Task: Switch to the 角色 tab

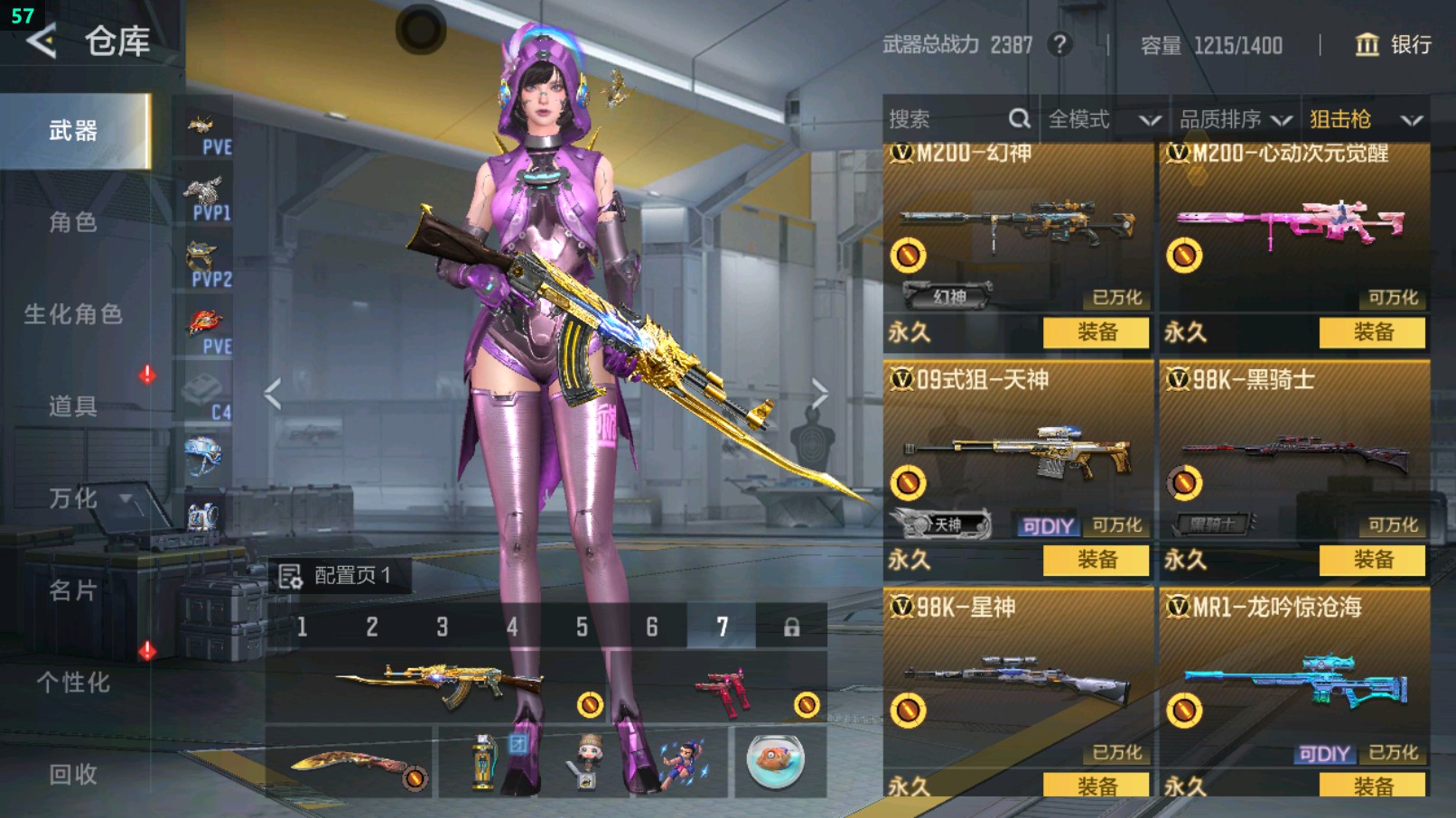Action: pyautogui.click(x=73, y=222)
